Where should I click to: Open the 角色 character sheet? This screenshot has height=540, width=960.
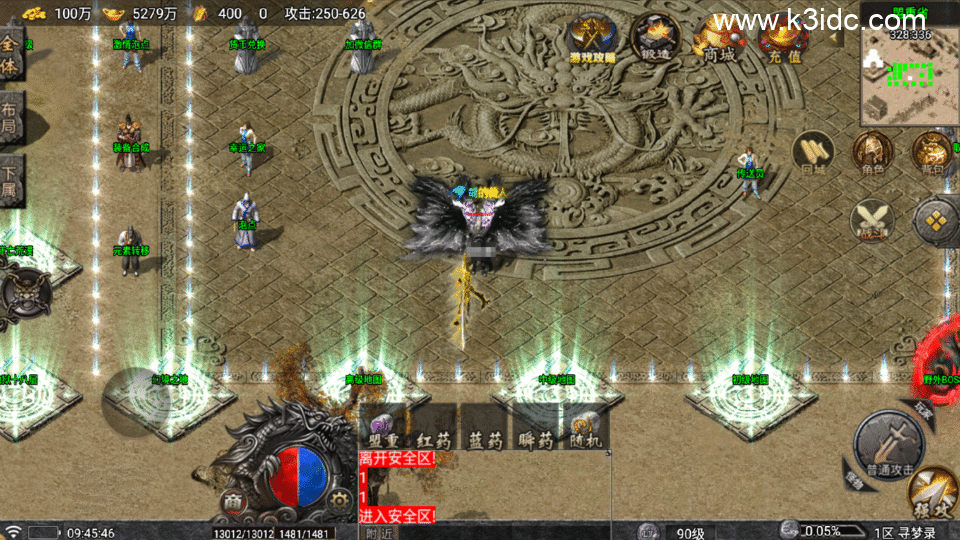pyautogui.click(x=872, y=153)
